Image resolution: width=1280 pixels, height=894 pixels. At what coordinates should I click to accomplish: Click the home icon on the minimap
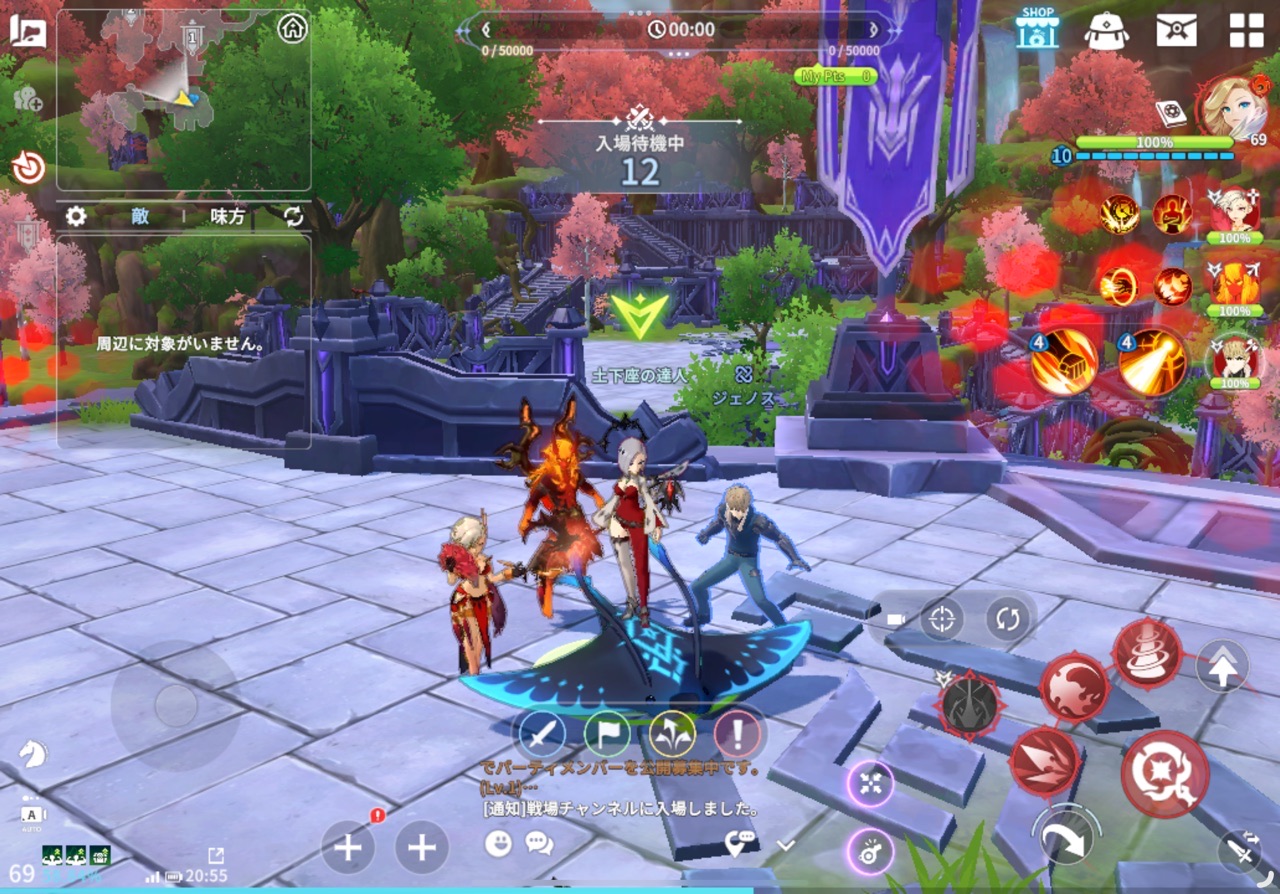(x=292, y=28)
